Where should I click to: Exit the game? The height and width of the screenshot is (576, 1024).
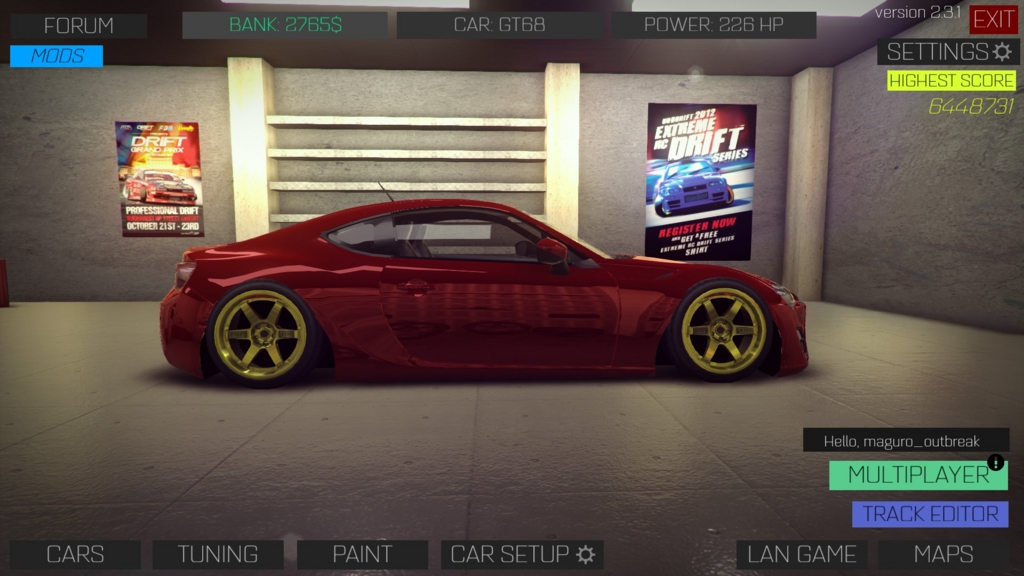pos(993,19)
